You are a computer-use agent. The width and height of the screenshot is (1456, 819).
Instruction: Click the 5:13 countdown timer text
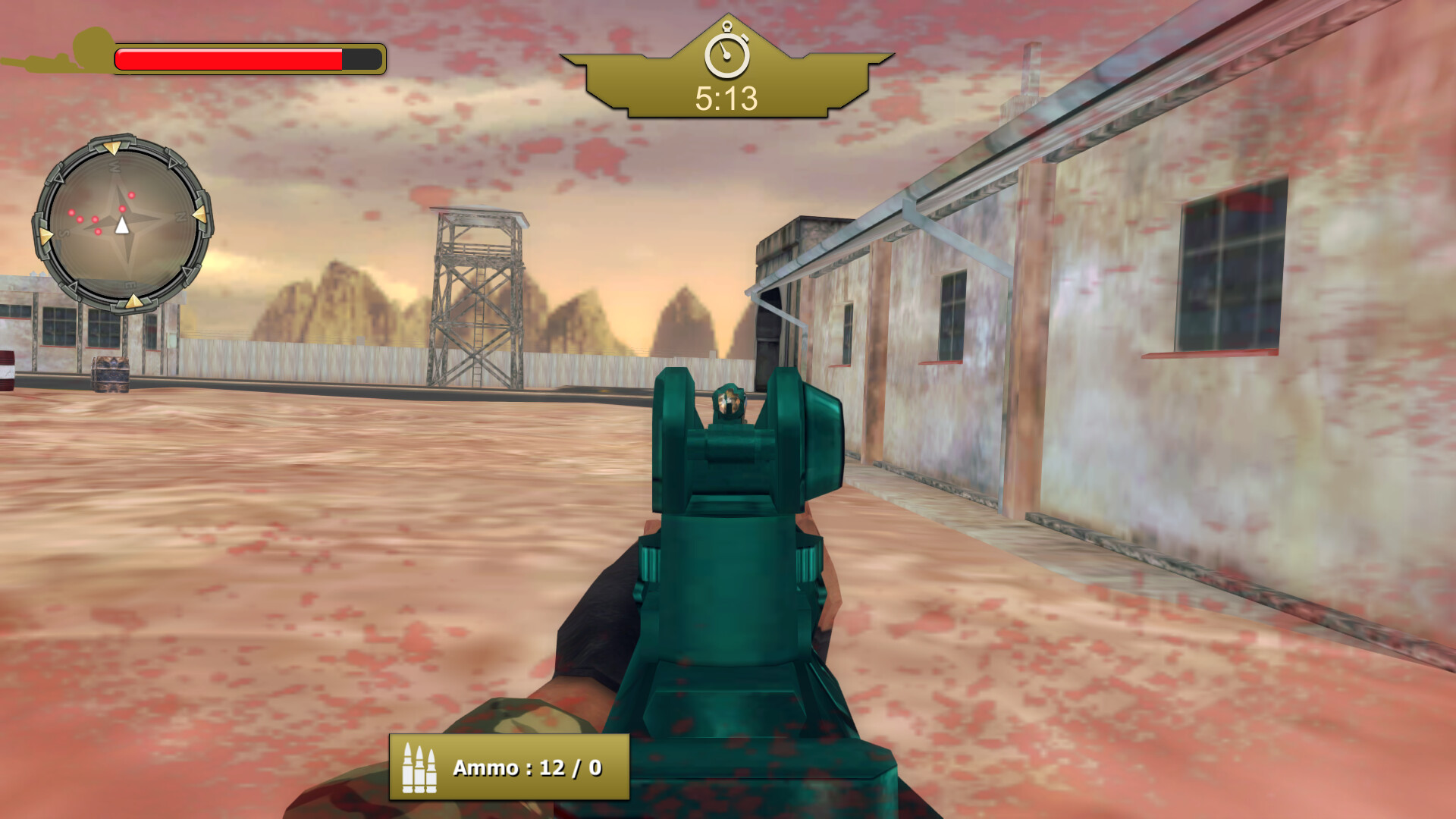click(x=726, y=96)
